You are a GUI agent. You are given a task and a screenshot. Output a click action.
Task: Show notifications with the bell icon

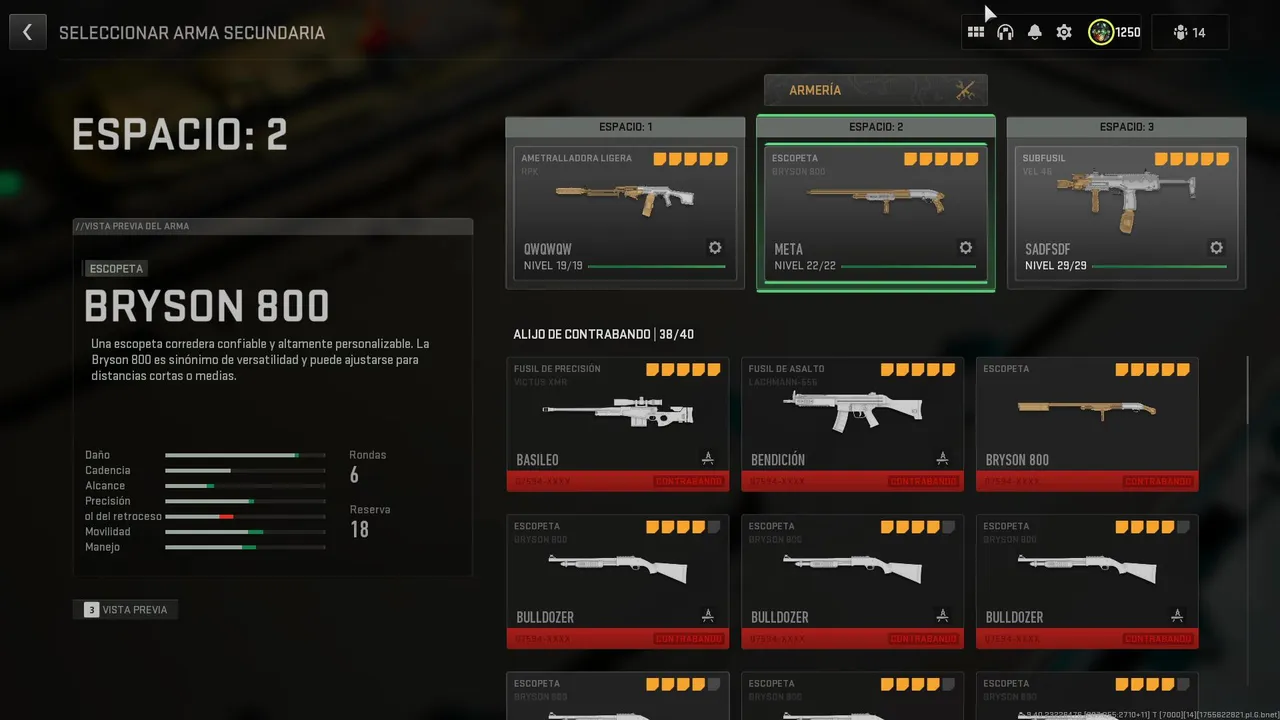[x=1035, y=32]
